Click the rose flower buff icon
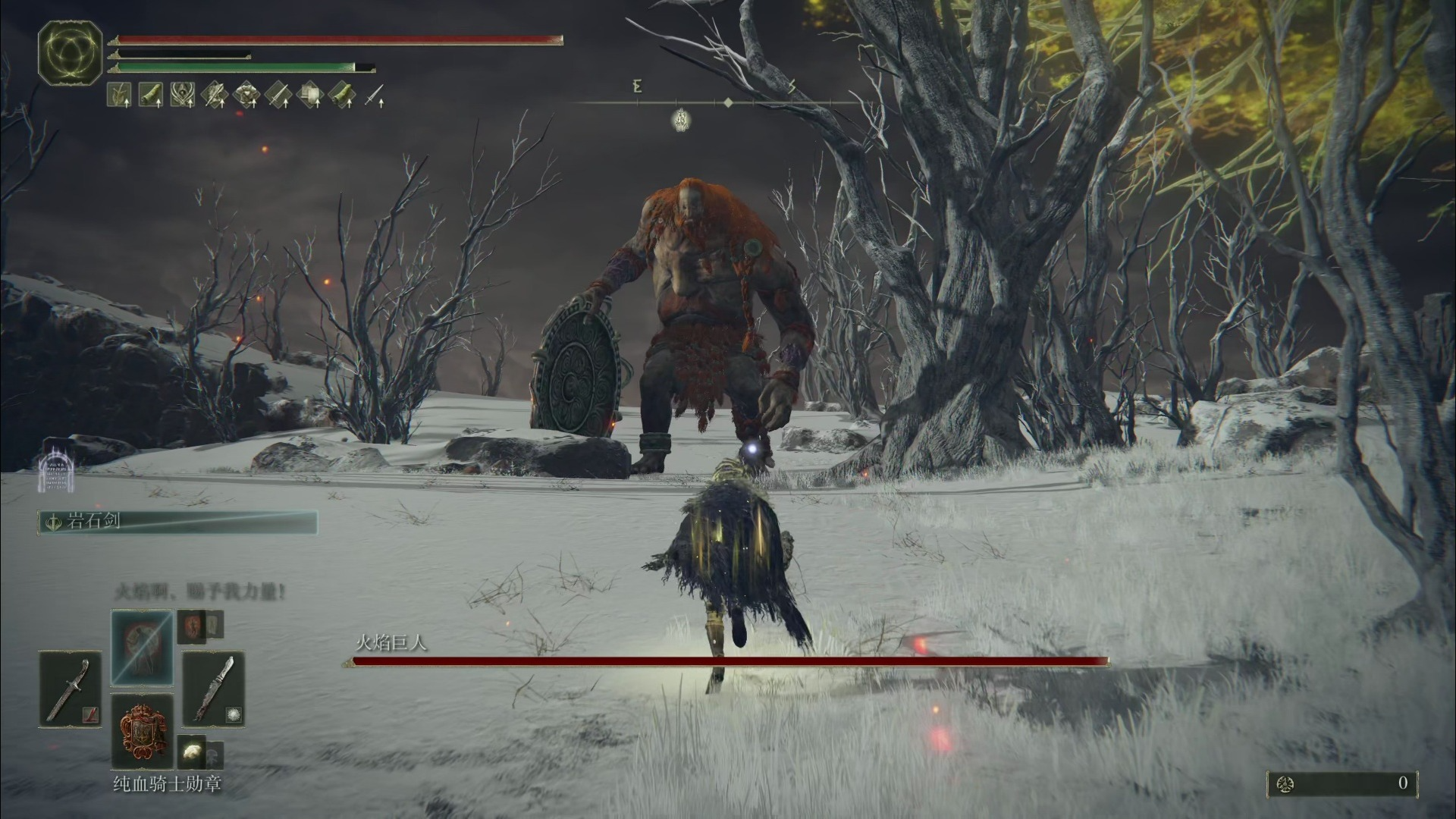The image size is (1456, 819). (247, 95)
